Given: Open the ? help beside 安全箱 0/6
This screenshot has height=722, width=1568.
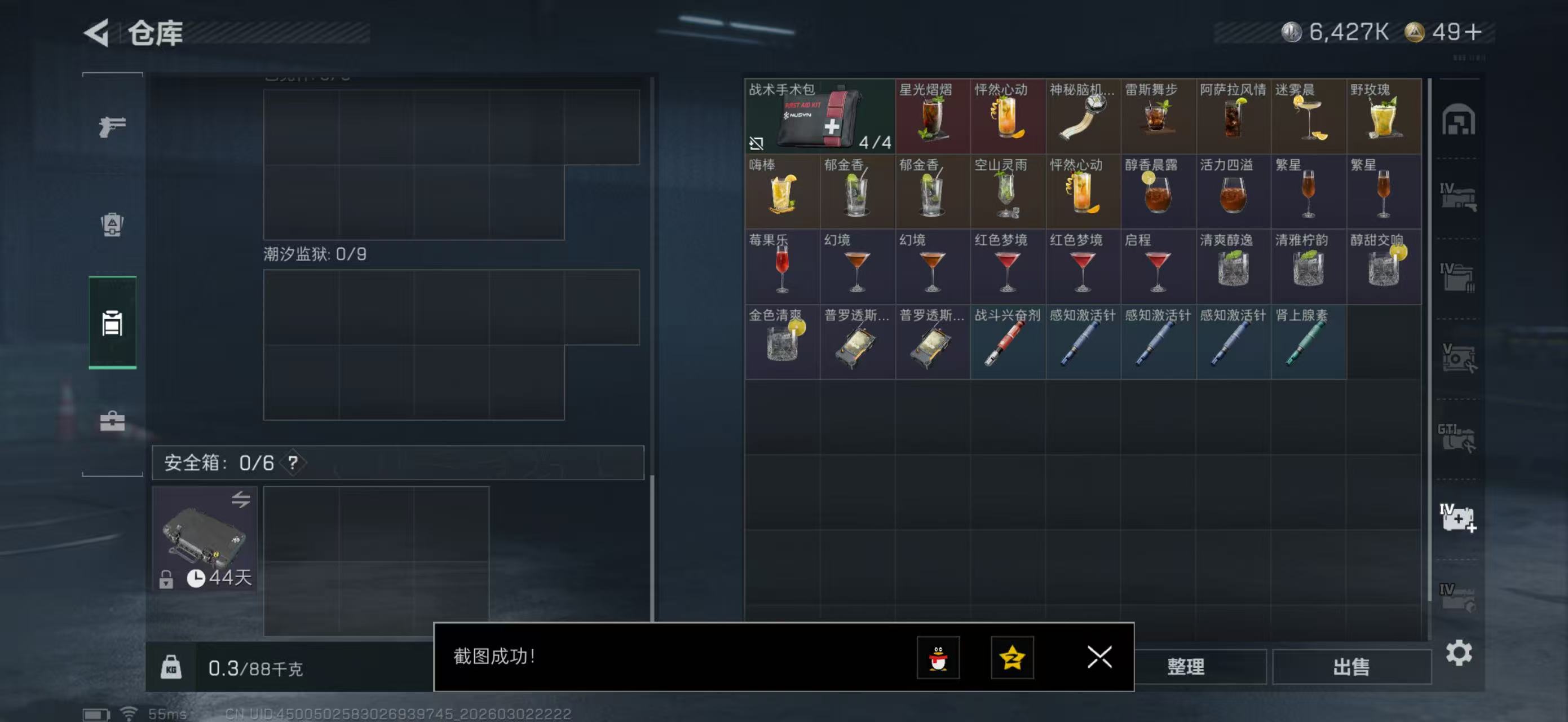Looking at the screenshot, I should tap(293, 462).
